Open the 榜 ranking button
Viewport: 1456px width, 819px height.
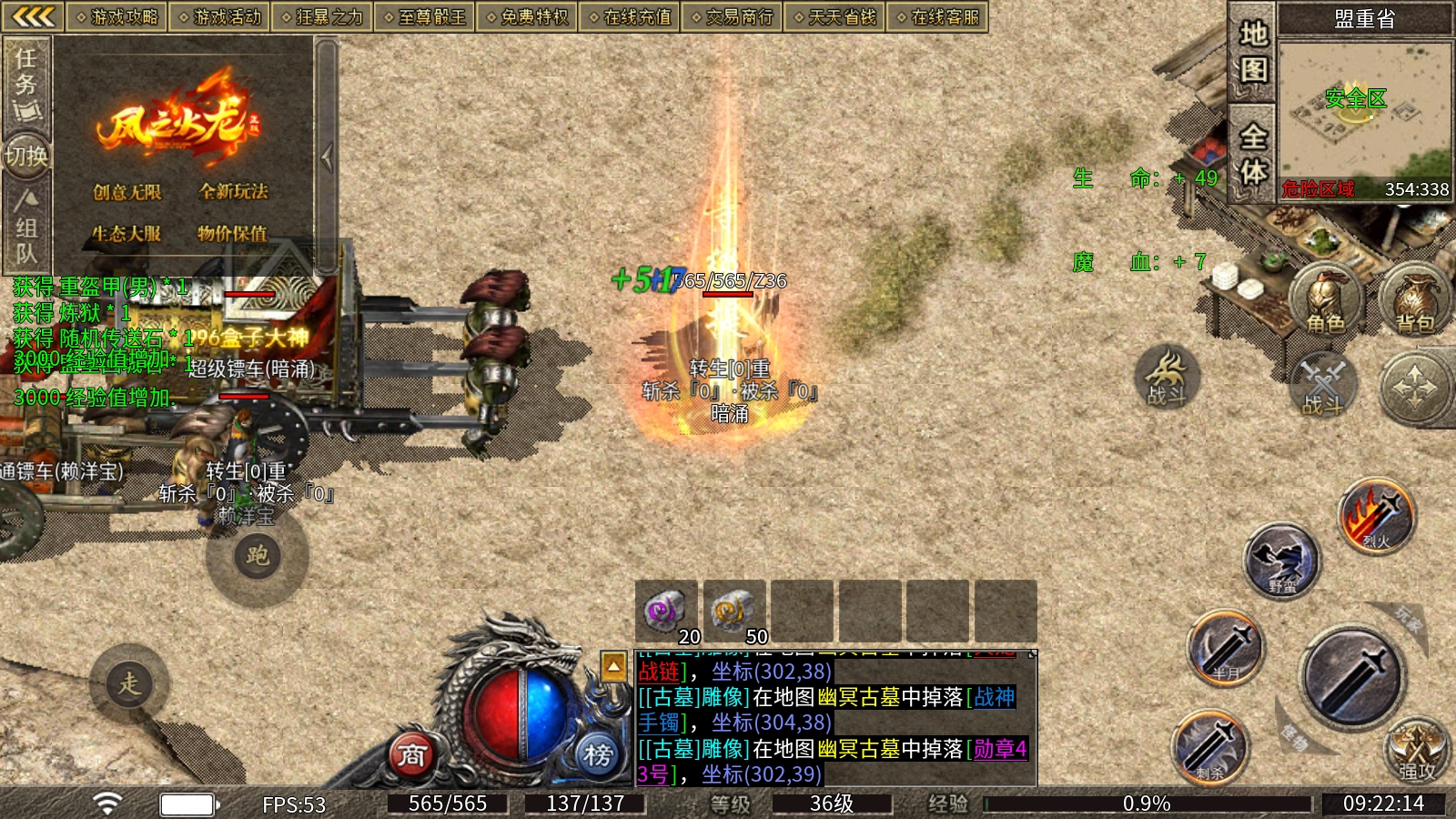(598, 754)
